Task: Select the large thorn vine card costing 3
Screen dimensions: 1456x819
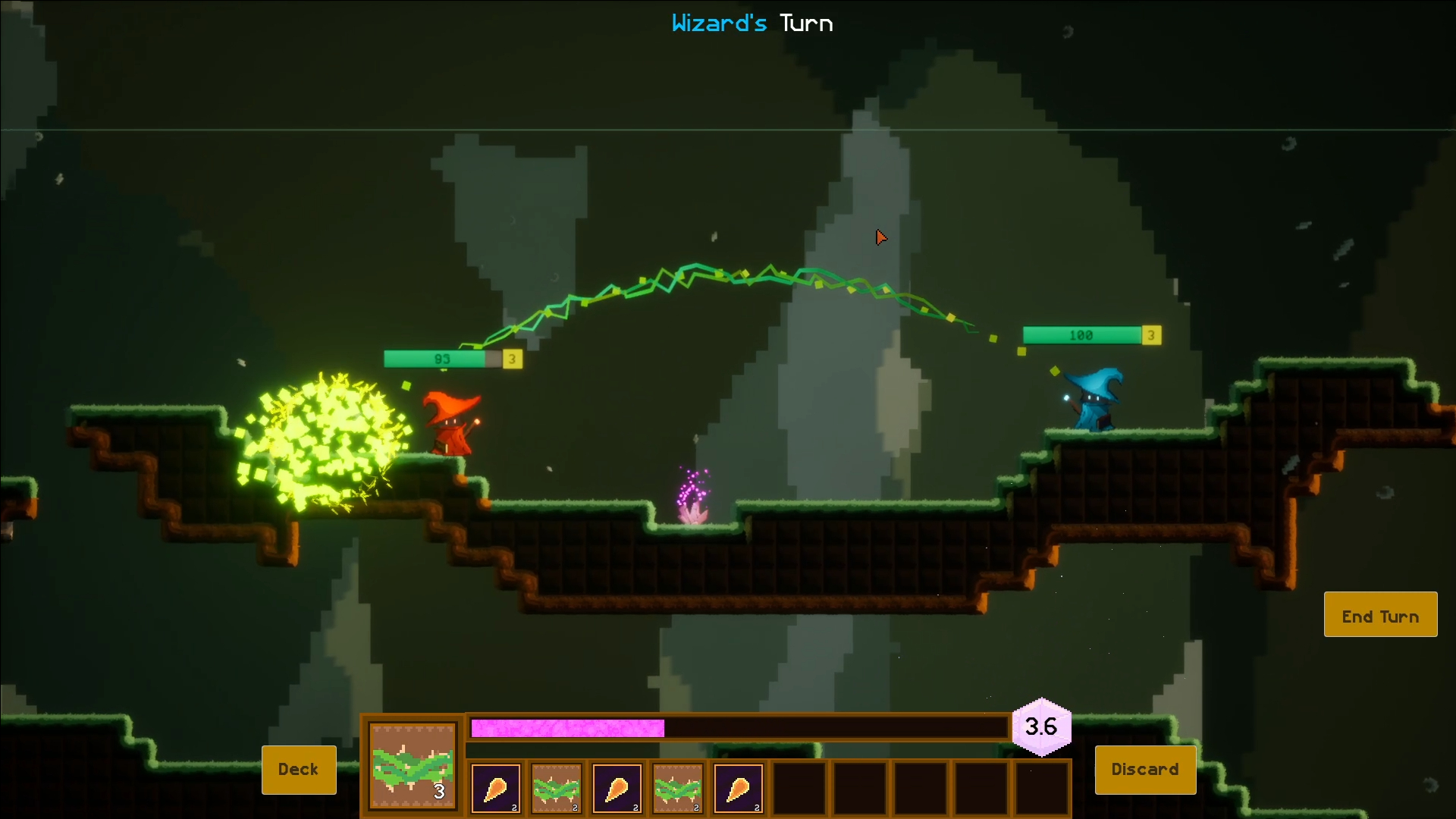Action: [413, 766]
